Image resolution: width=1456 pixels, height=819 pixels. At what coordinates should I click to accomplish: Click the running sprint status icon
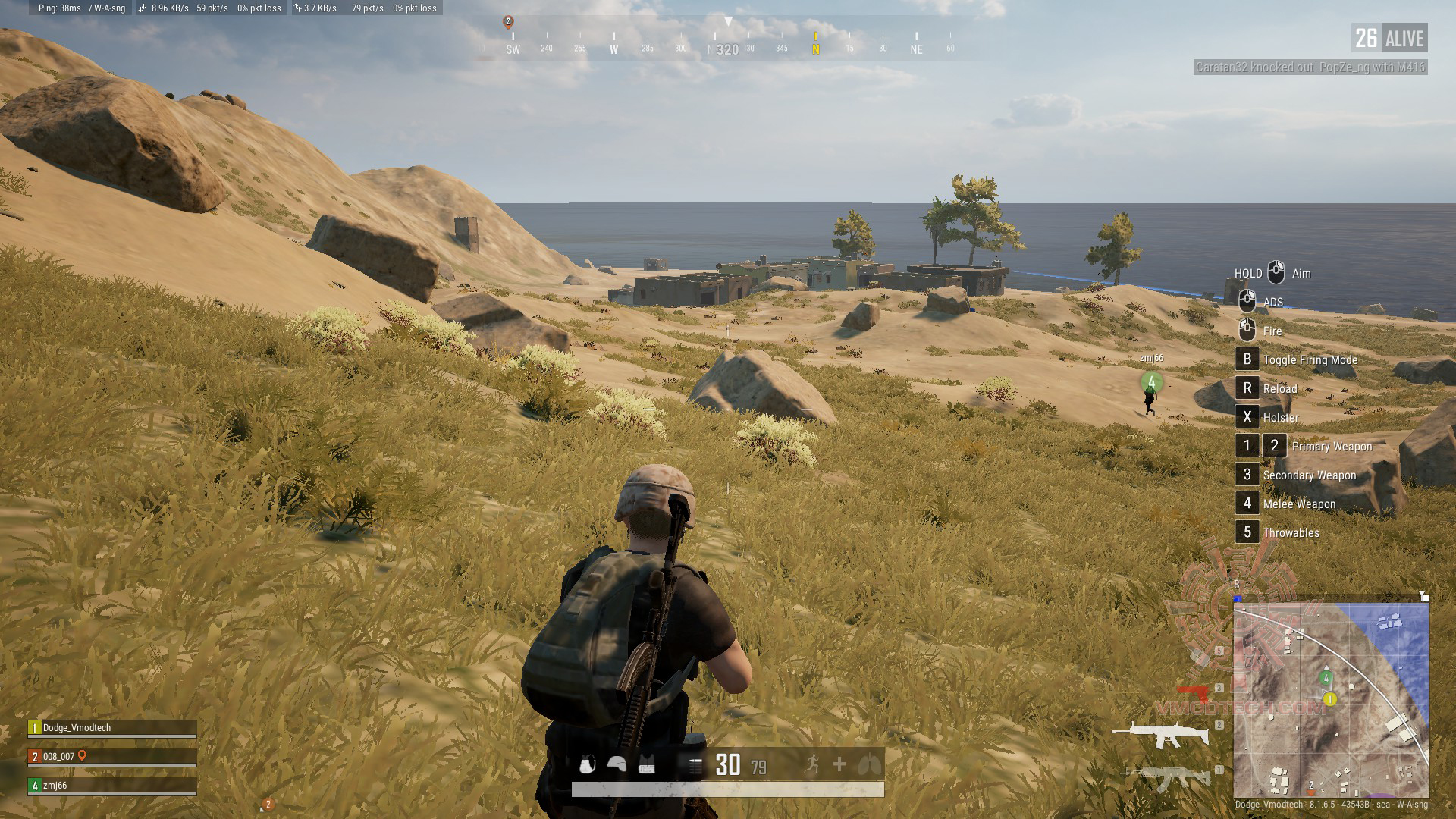pyautogui.click(x=812, y=764)
